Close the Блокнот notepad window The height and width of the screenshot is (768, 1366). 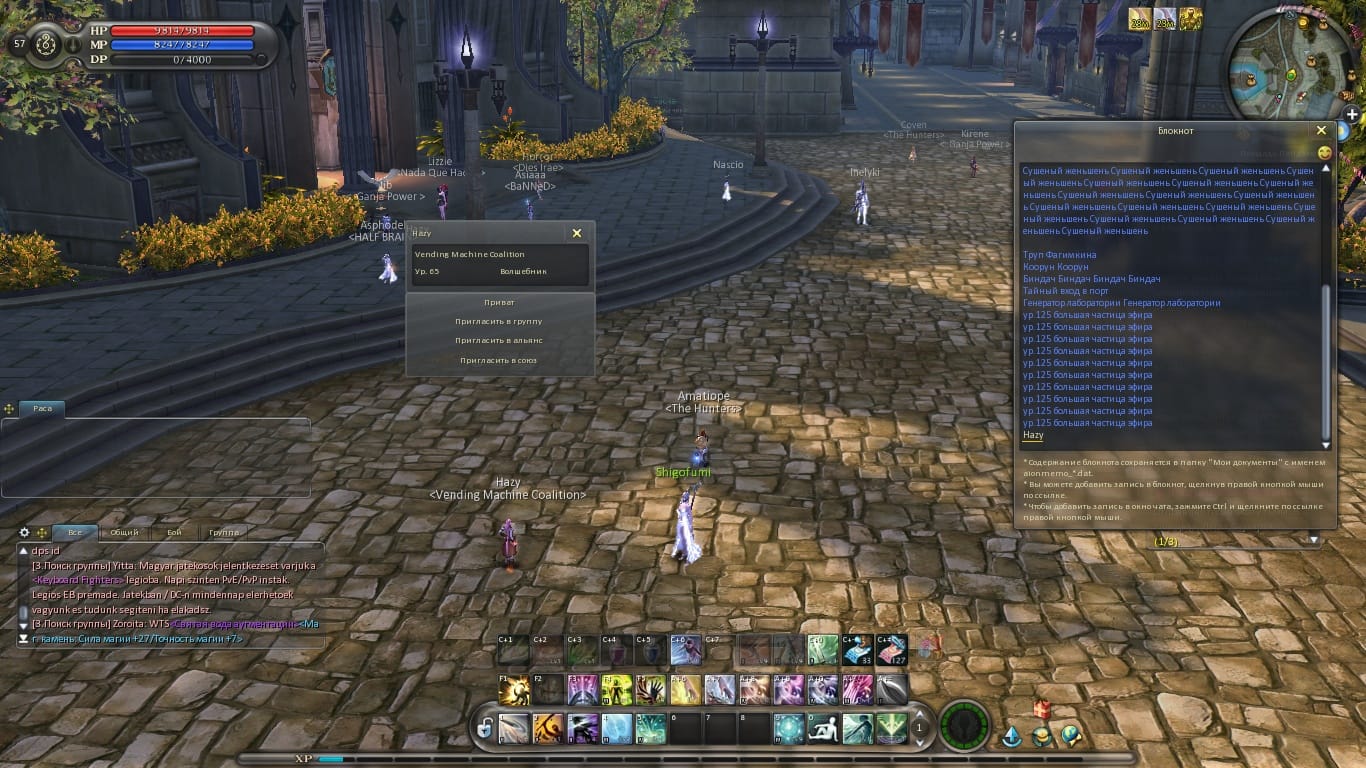click(1321, 130)
